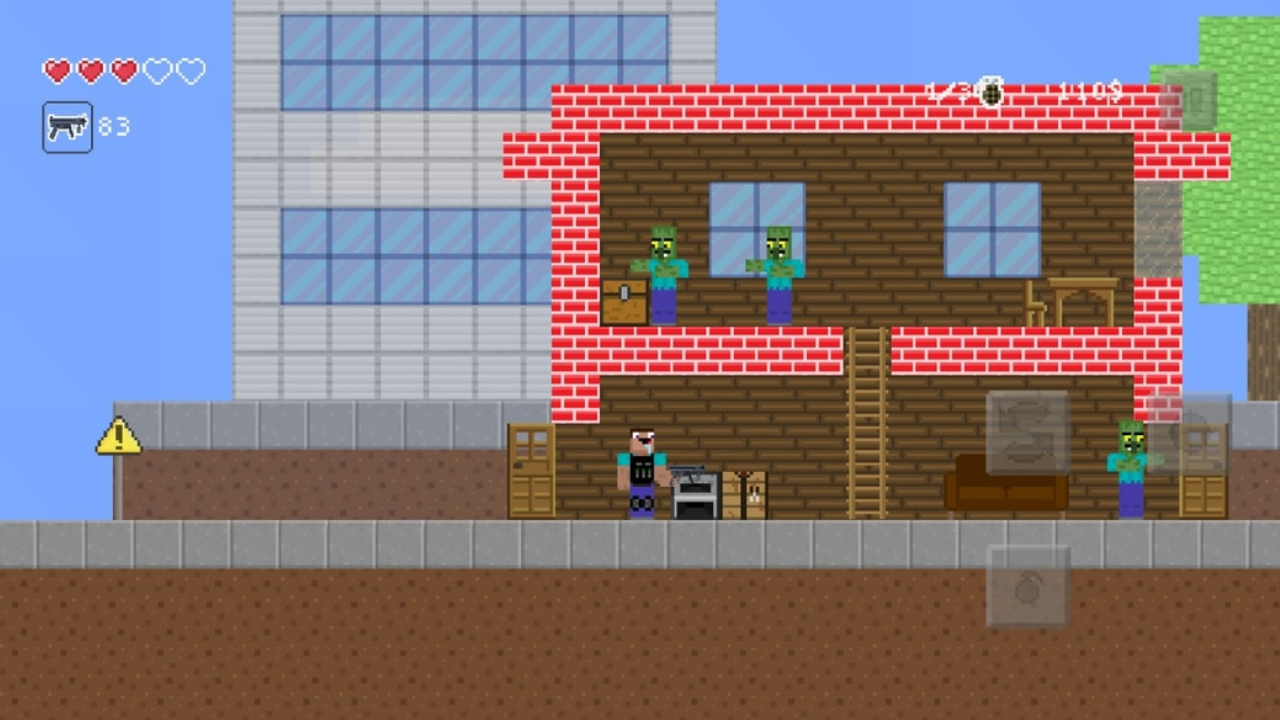Click the third filled heart in the health bar
Image resolution: width=1280 pixels, height=720 pixels.
[x=123, y=70]
